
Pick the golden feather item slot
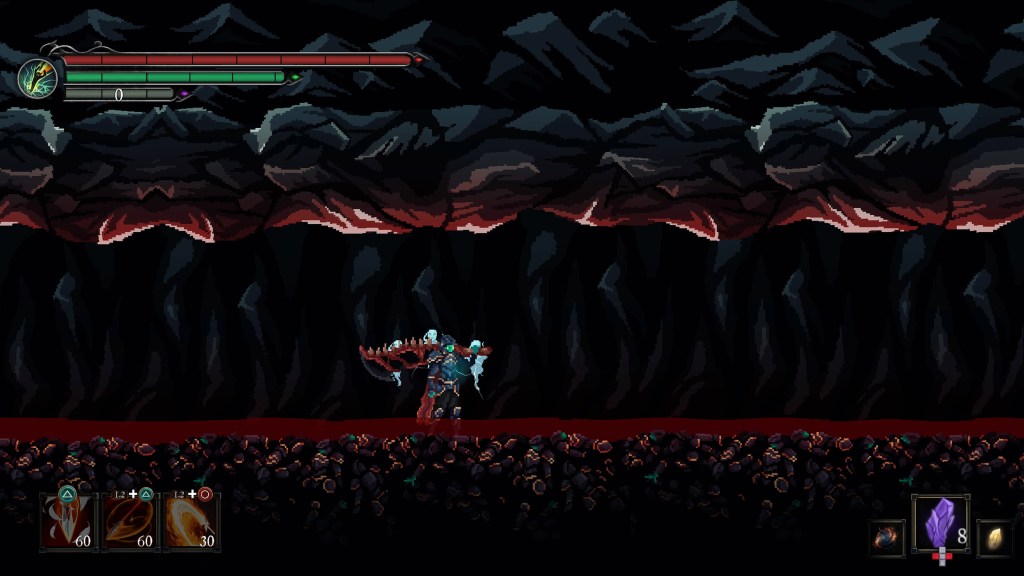994,537
